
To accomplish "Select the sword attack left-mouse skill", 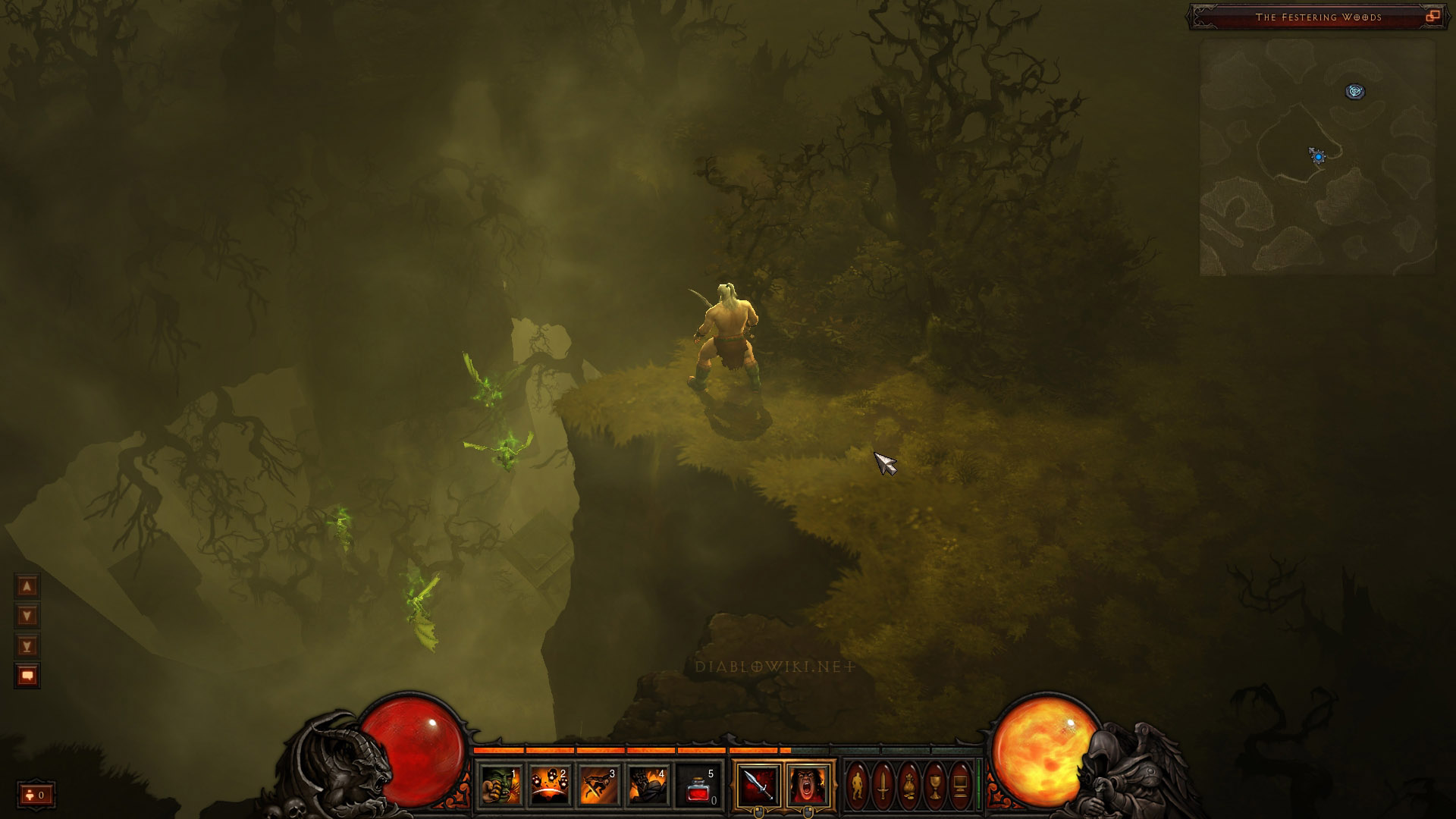I will tap(758, 786).
